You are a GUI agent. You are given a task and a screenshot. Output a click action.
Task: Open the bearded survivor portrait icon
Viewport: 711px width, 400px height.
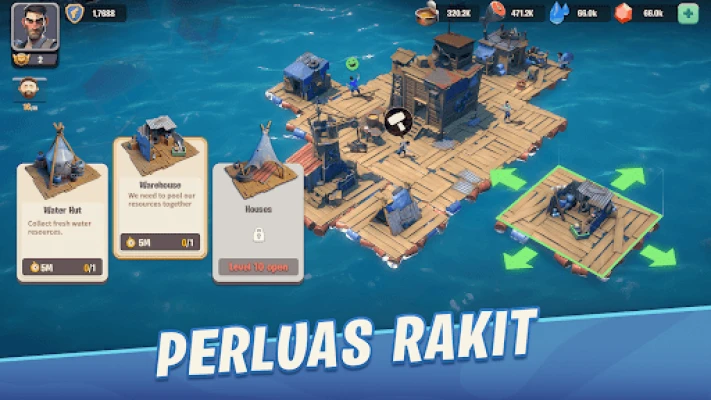tap(27, 88)
